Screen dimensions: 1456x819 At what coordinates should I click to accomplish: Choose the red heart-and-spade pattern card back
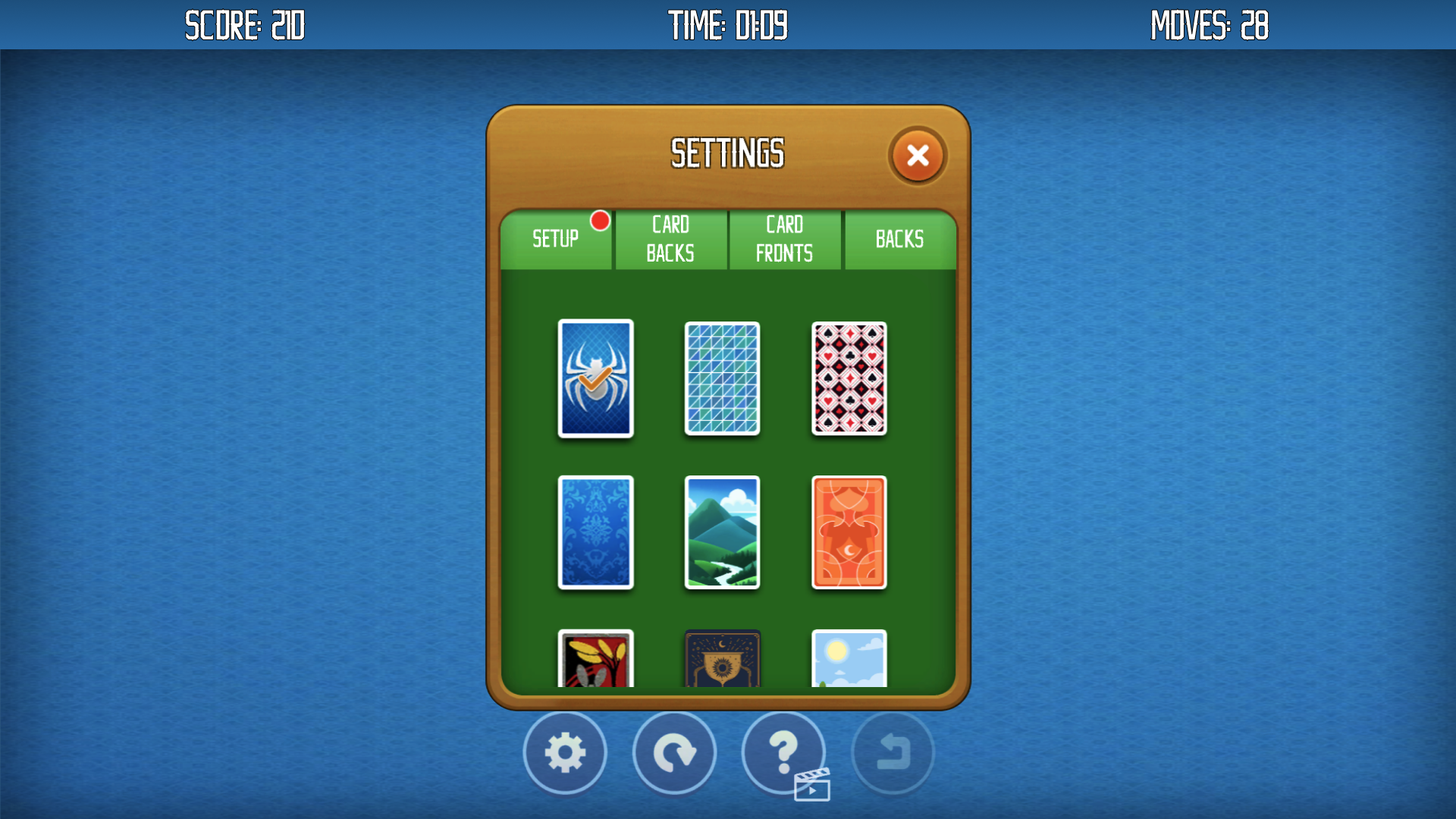click(x=849, y=379)
